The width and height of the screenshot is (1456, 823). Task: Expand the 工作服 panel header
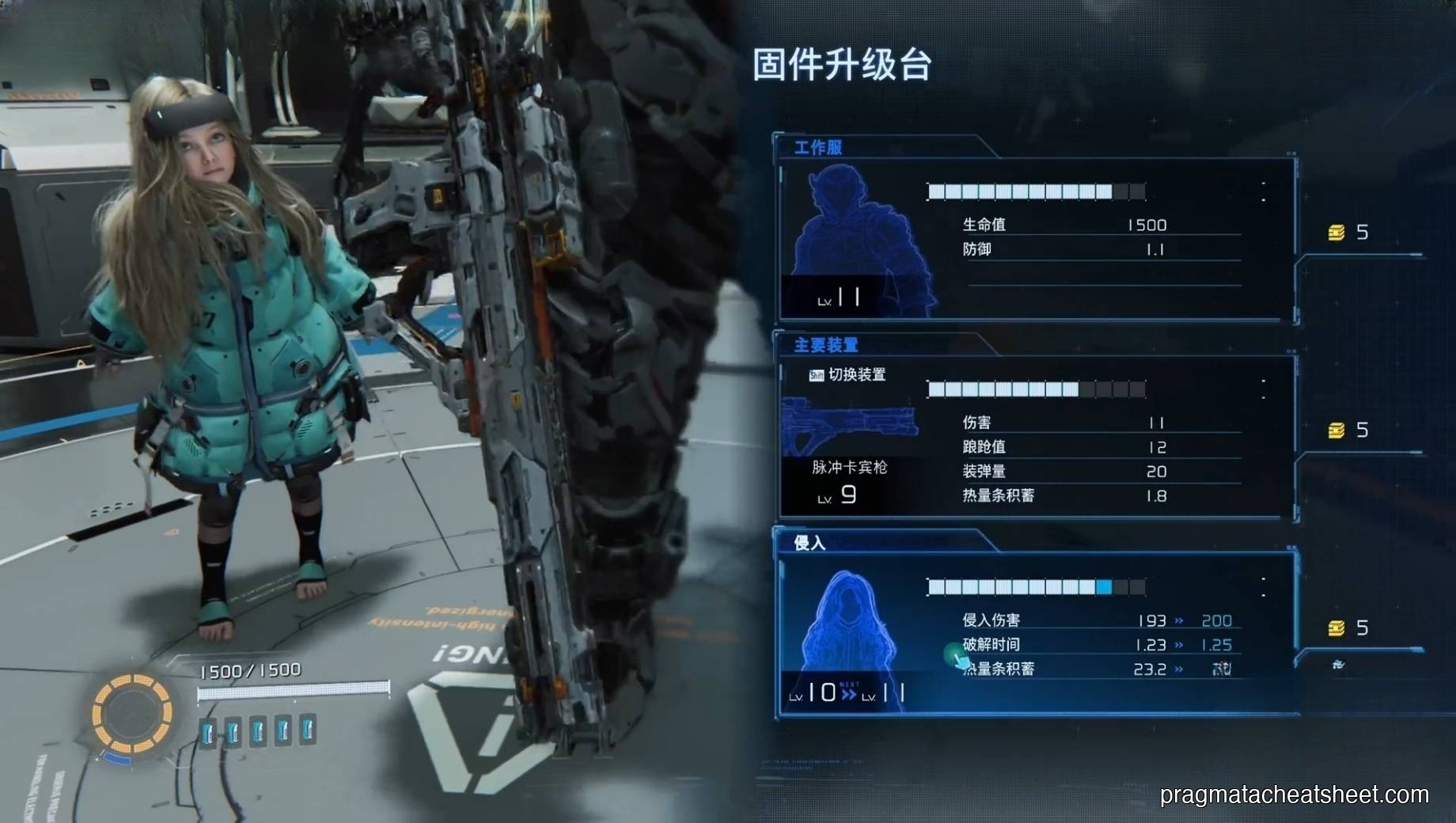pos(817,148)
